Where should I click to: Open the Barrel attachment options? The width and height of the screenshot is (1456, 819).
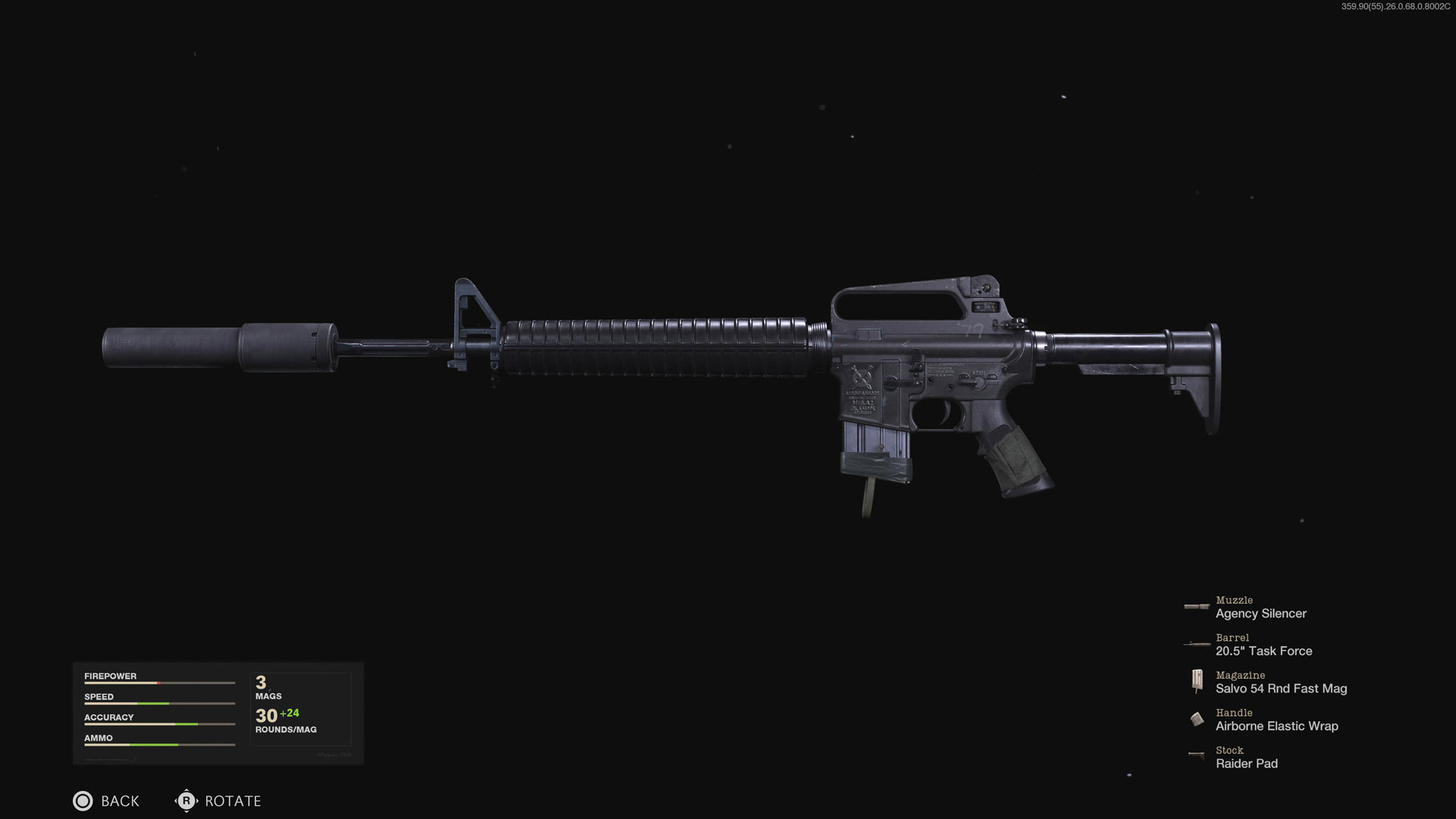1263,645
